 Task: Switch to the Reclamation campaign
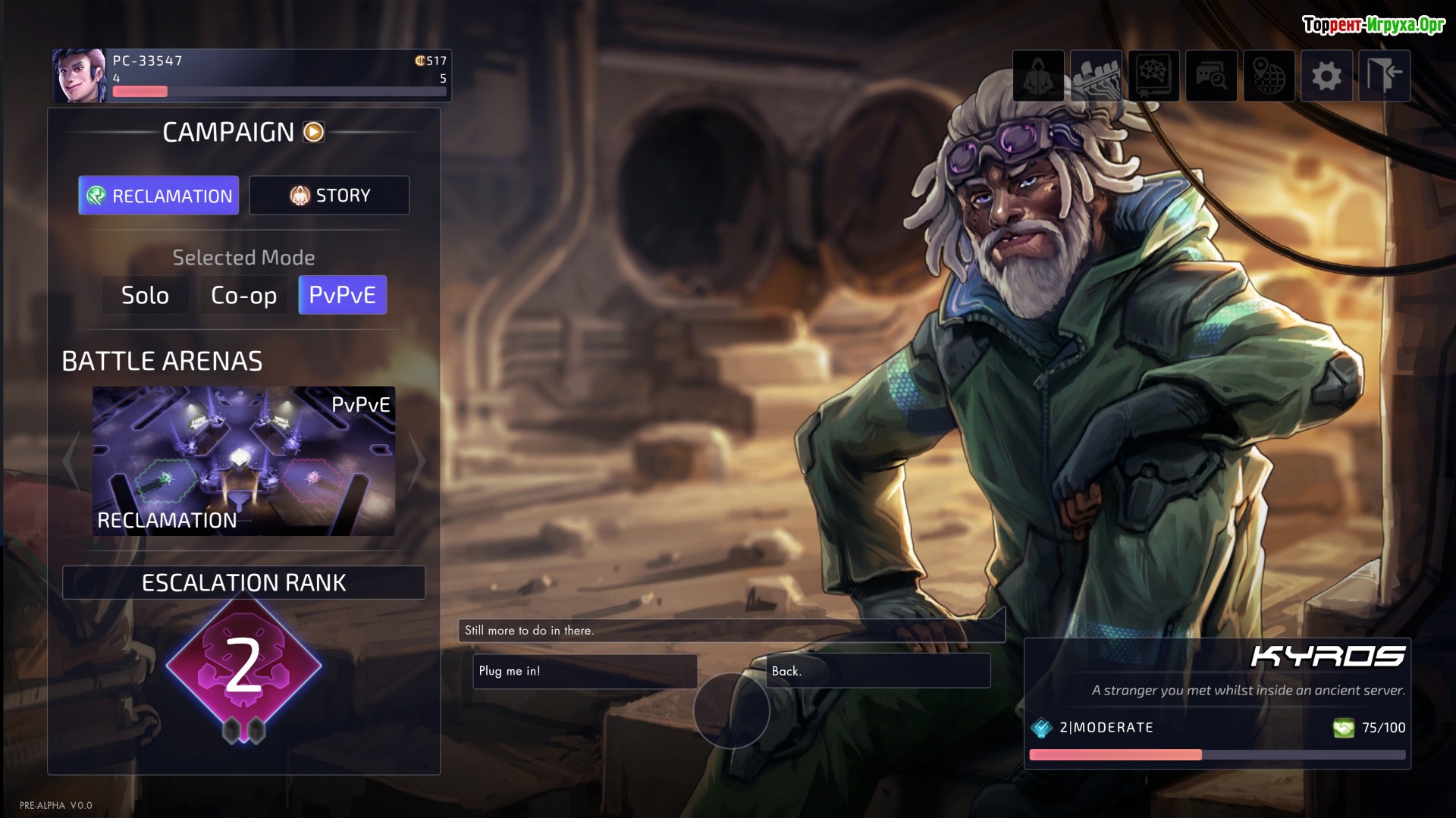(158, 196)
